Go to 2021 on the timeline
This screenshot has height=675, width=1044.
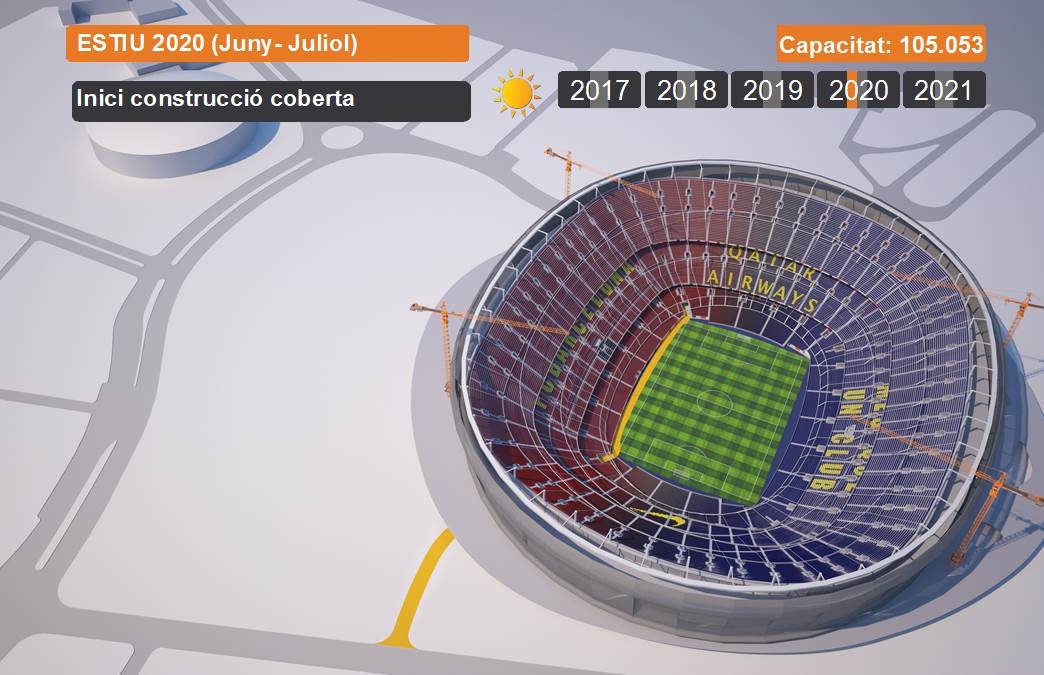click(x=943, y=90)
